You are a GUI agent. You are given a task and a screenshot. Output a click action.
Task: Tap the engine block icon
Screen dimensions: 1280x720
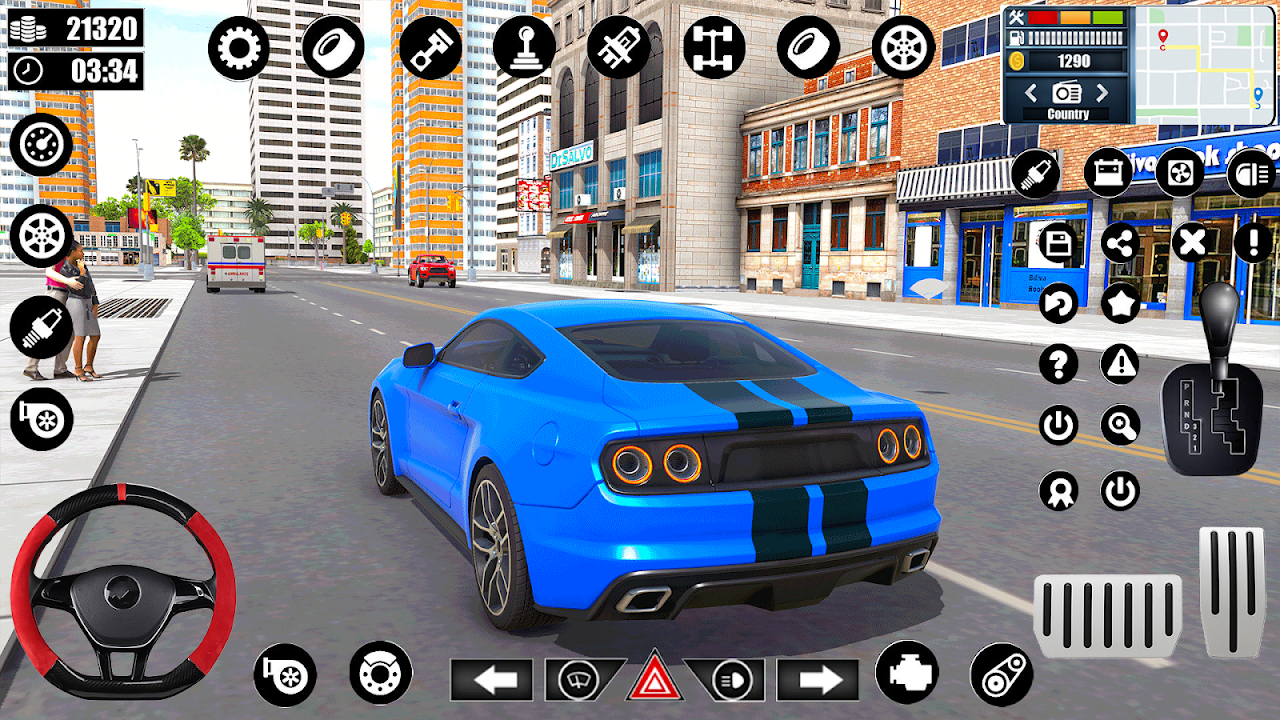click(x=906, y=672)
